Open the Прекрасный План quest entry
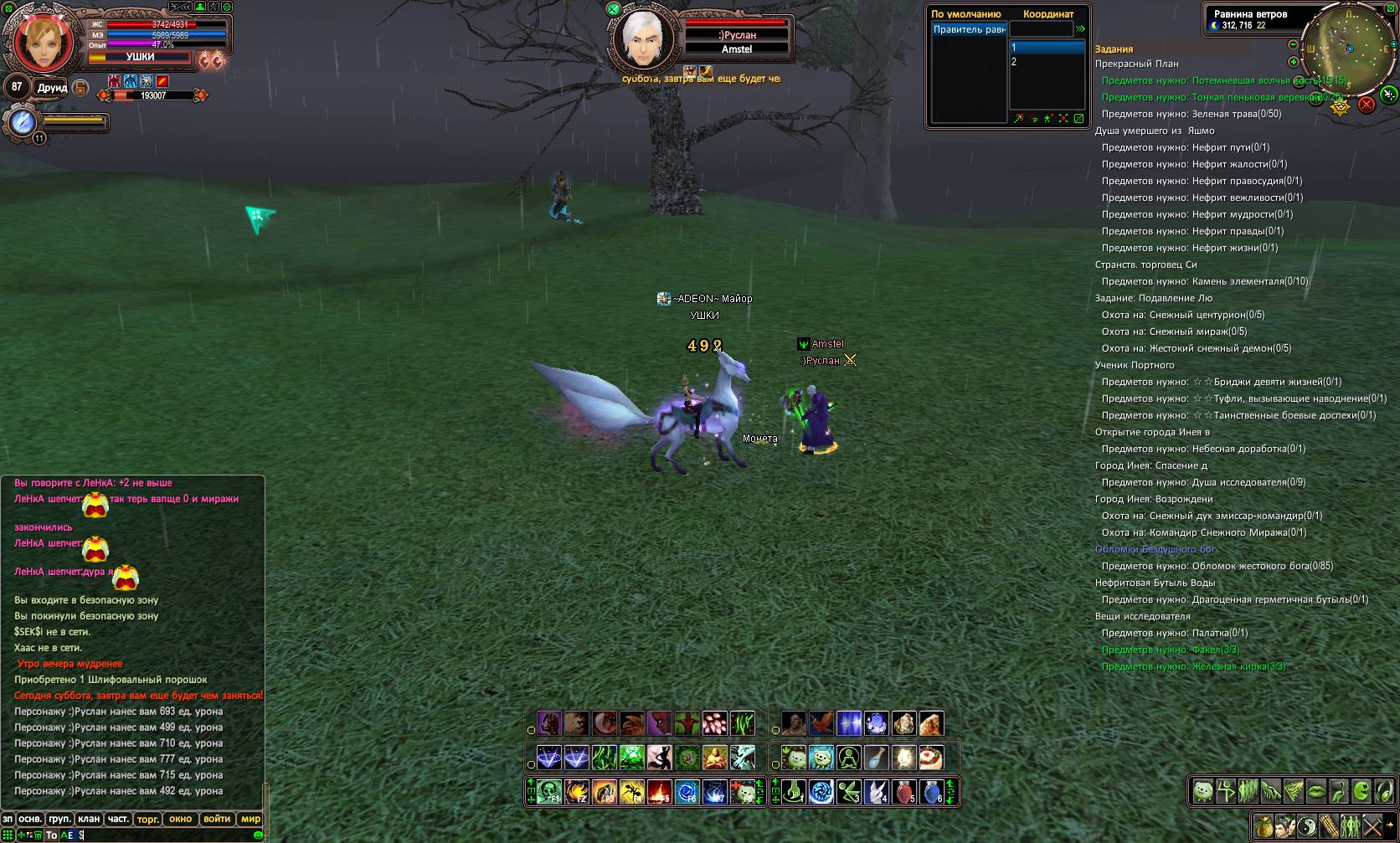The height and width of the screenshot is (843, 1400). click(1136, 64)
